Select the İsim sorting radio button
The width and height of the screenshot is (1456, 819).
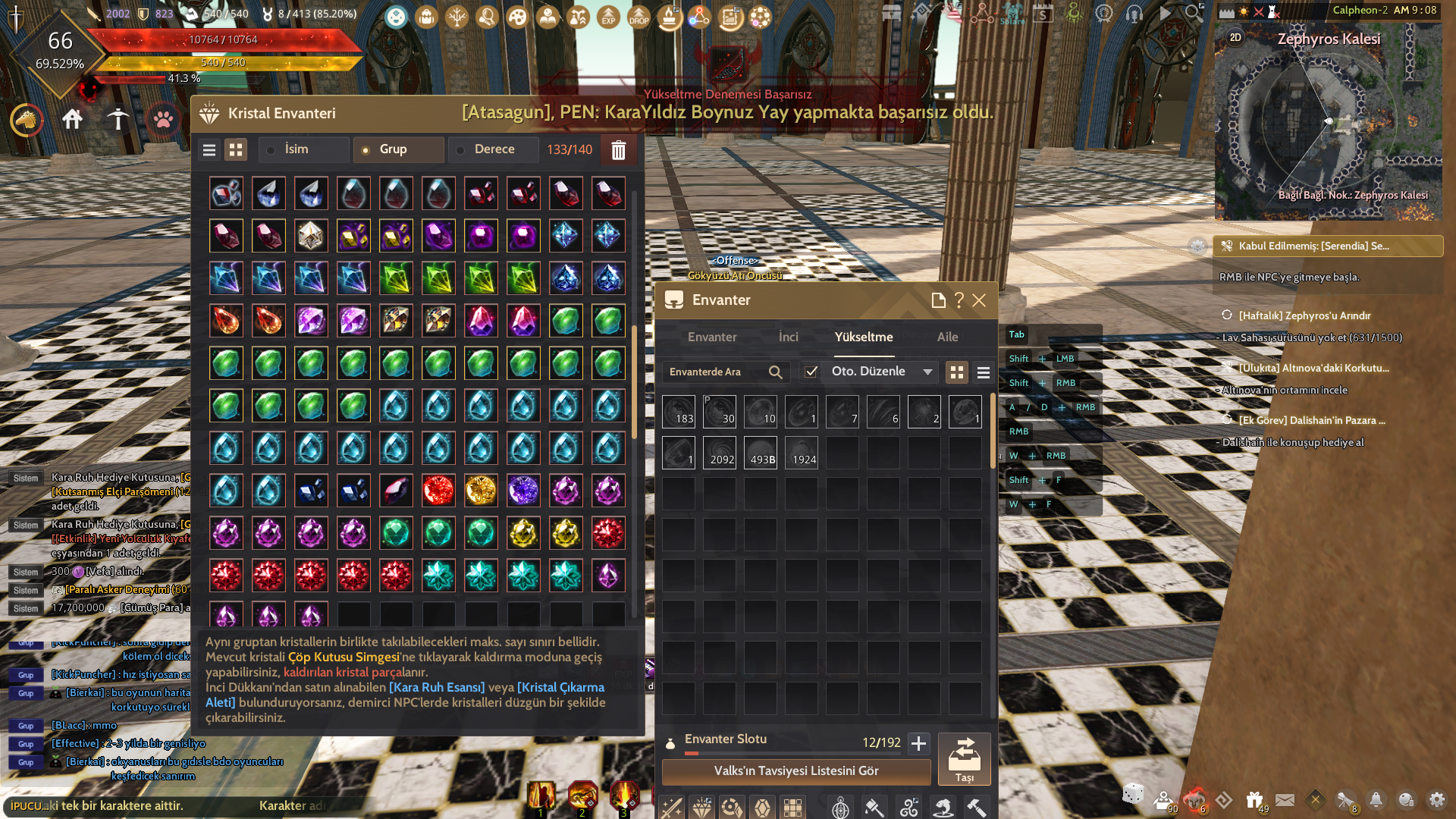coord(271,149)
